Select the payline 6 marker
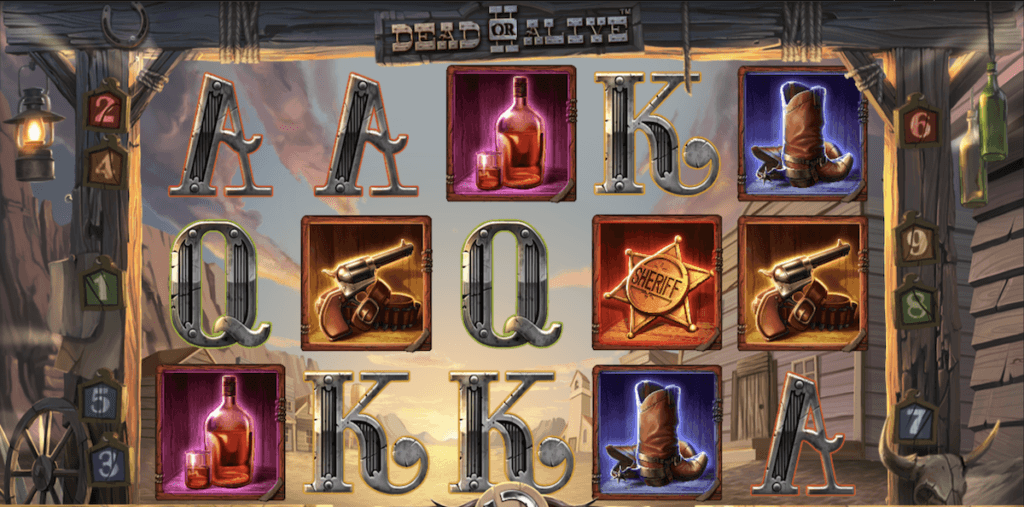This screenshot has width=1024, height=507. tap(918, 125)
